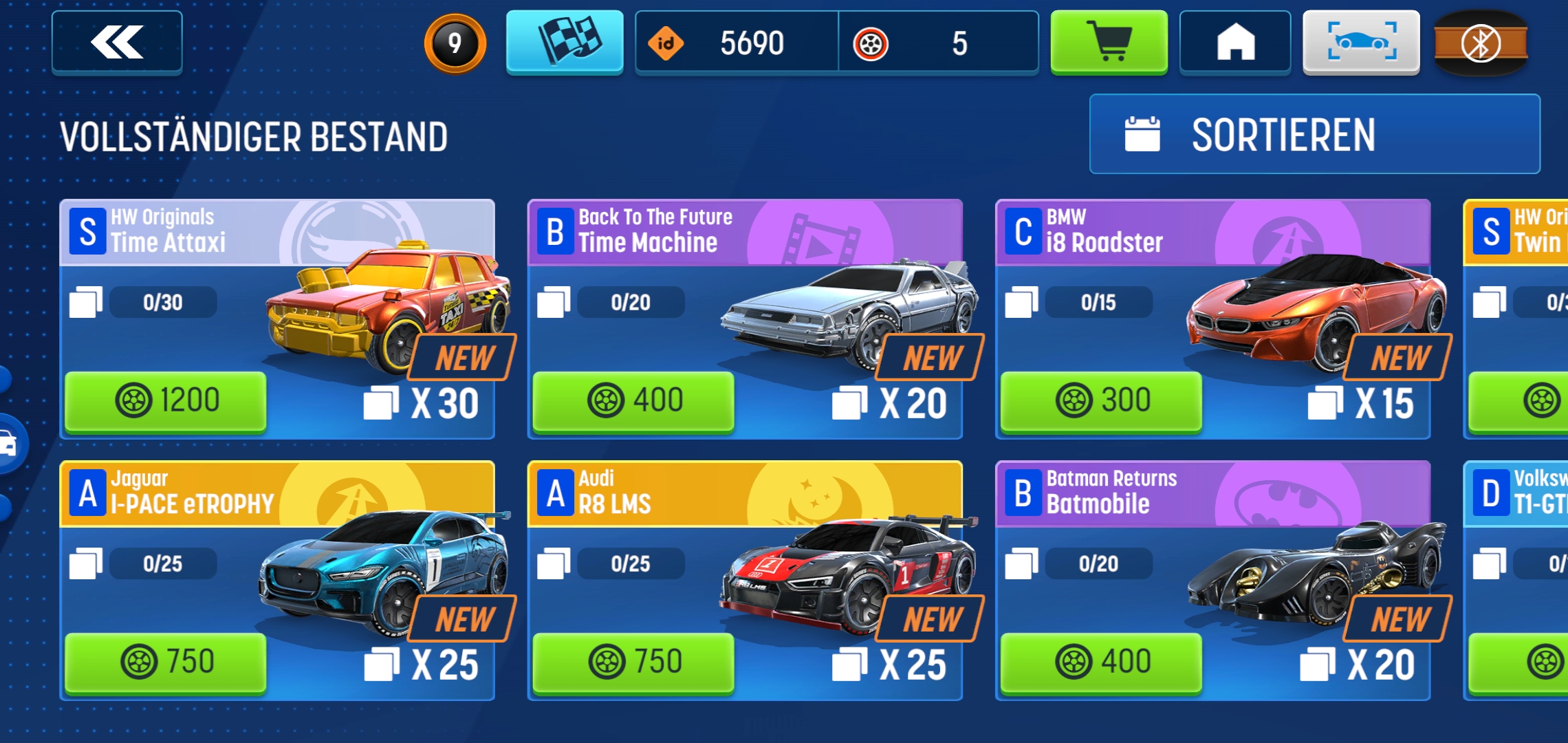Select the BMW i8 Roadster card

click(x=1212, y=303)
